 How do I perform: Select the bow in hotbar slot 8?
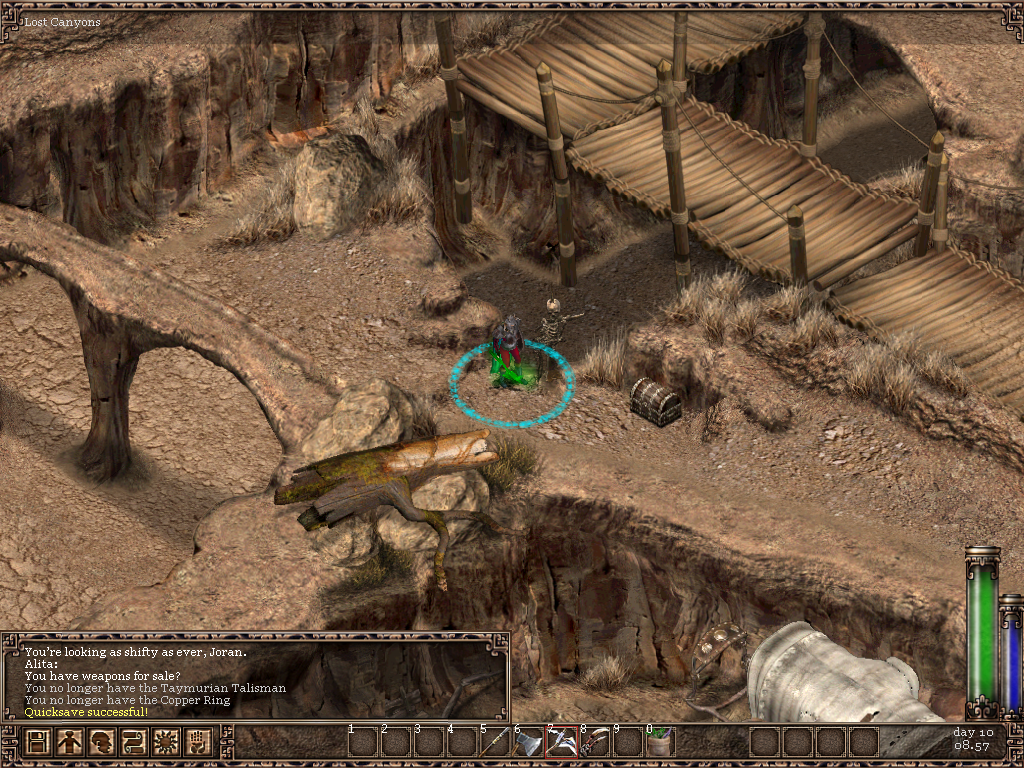[x=595, y=742]
